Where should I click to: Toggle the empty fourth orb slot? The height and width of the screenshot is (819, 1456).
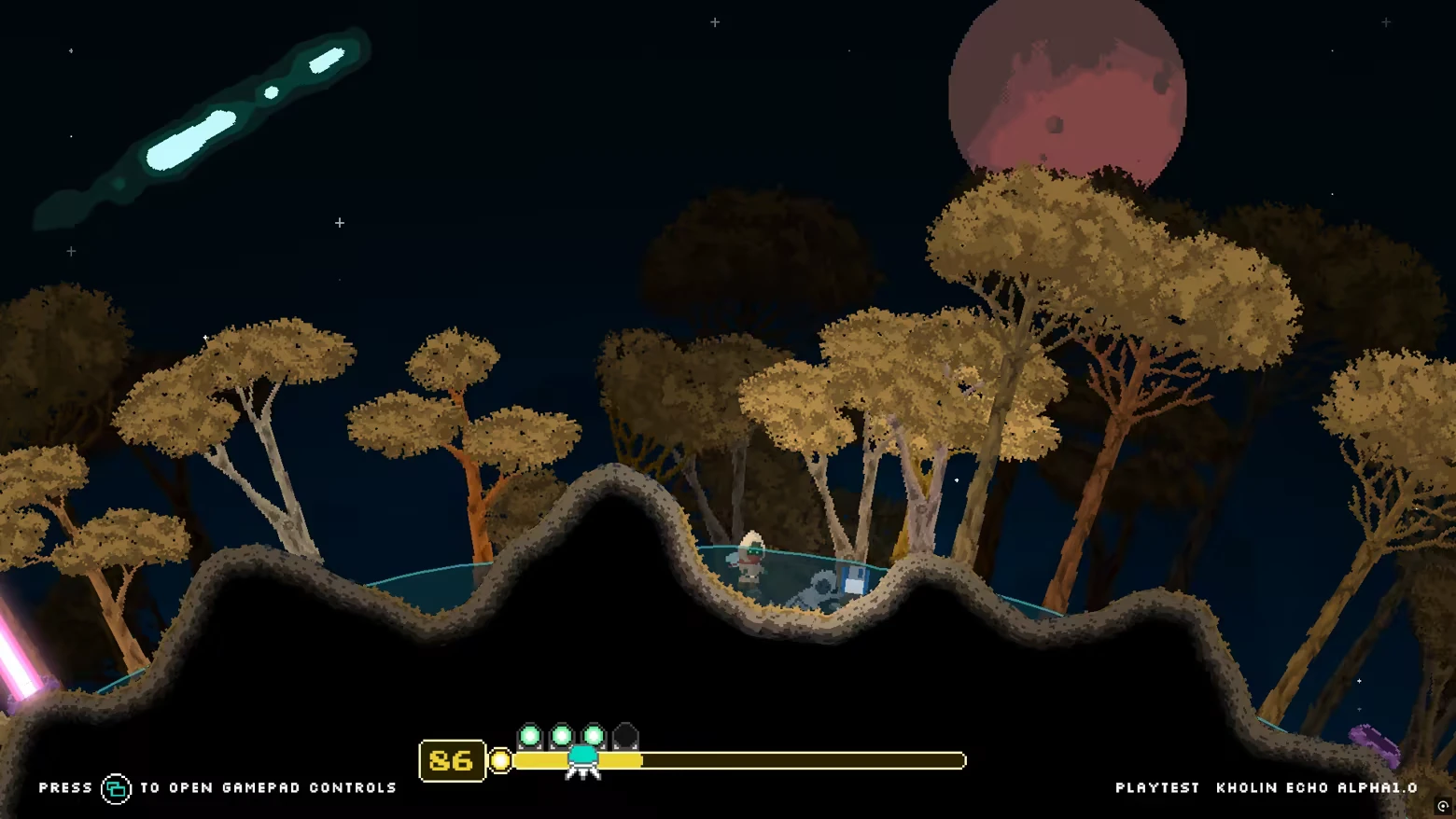(x=625, y=734)
